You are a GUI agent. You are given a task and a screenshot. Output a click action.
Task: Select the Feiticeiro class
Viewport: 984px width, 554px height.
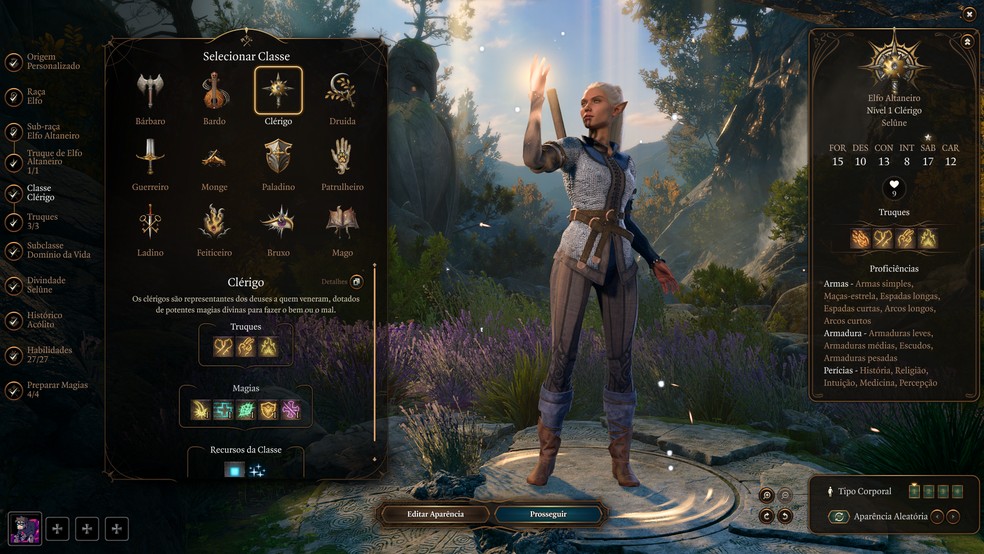[214, 222]
